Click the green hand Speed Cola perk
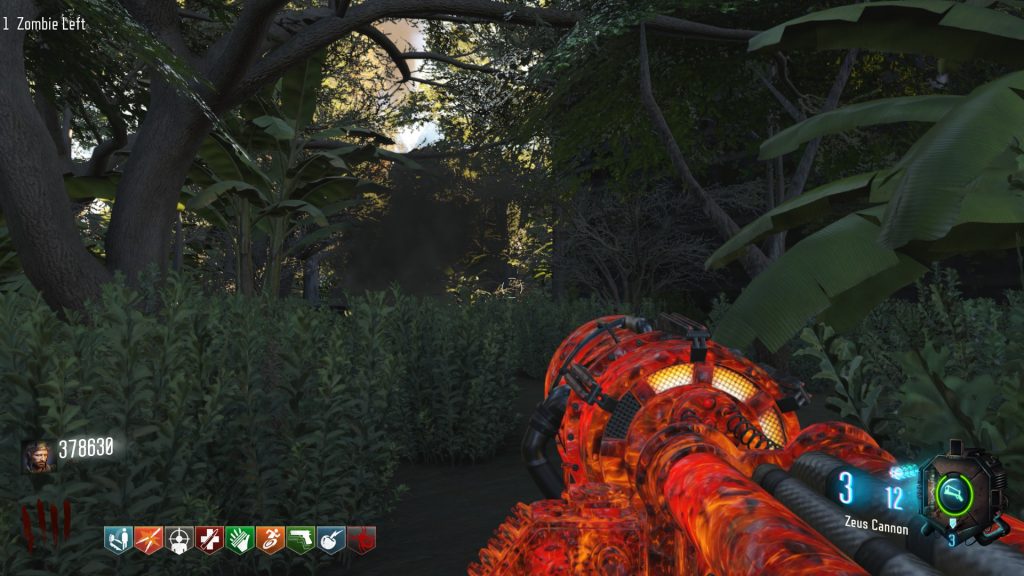 [239, 541]
